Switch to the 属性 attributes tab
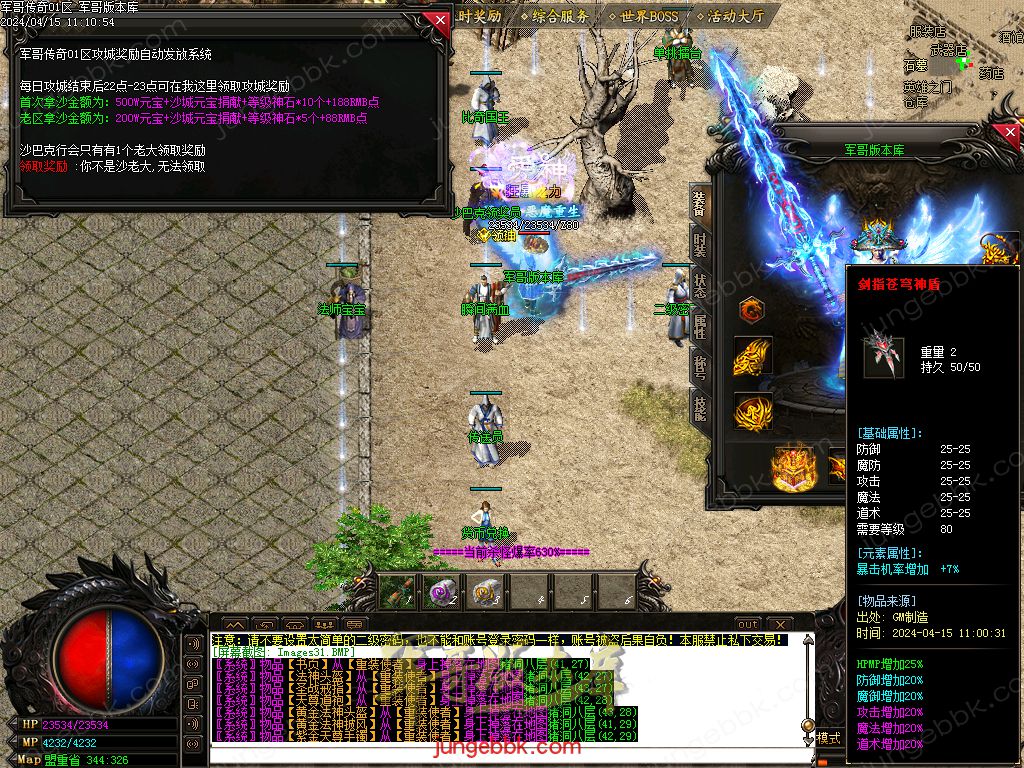 coord(700,326)
